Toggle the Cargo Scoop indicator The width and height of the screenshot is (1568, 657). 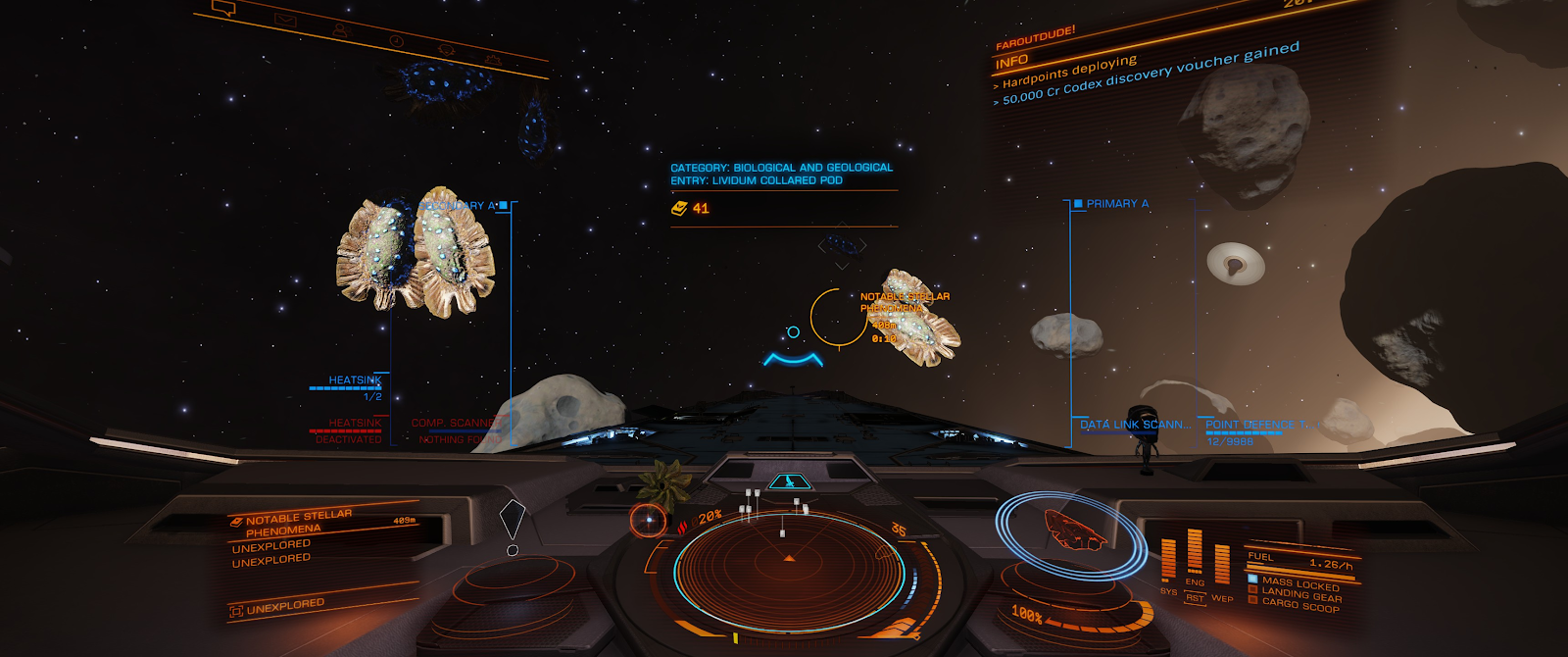click(1299, 605)
